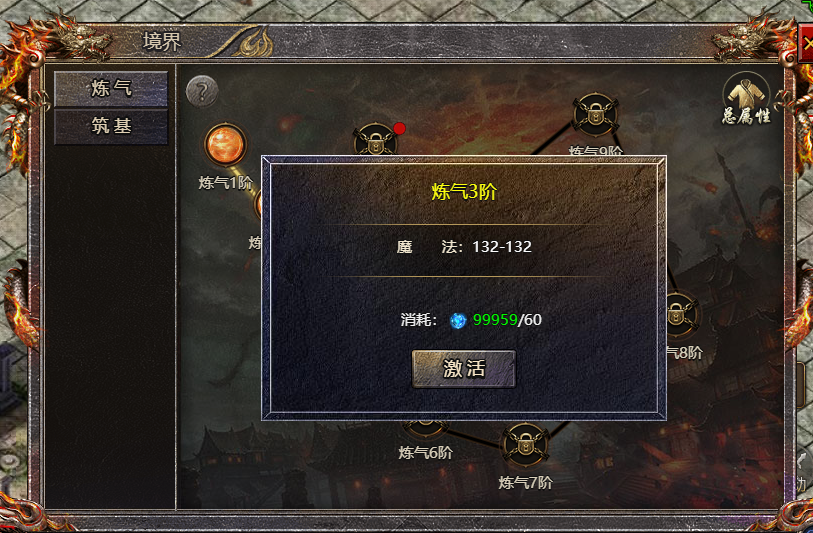Select the locked 炼气9阶 node

tap(595, 115)
